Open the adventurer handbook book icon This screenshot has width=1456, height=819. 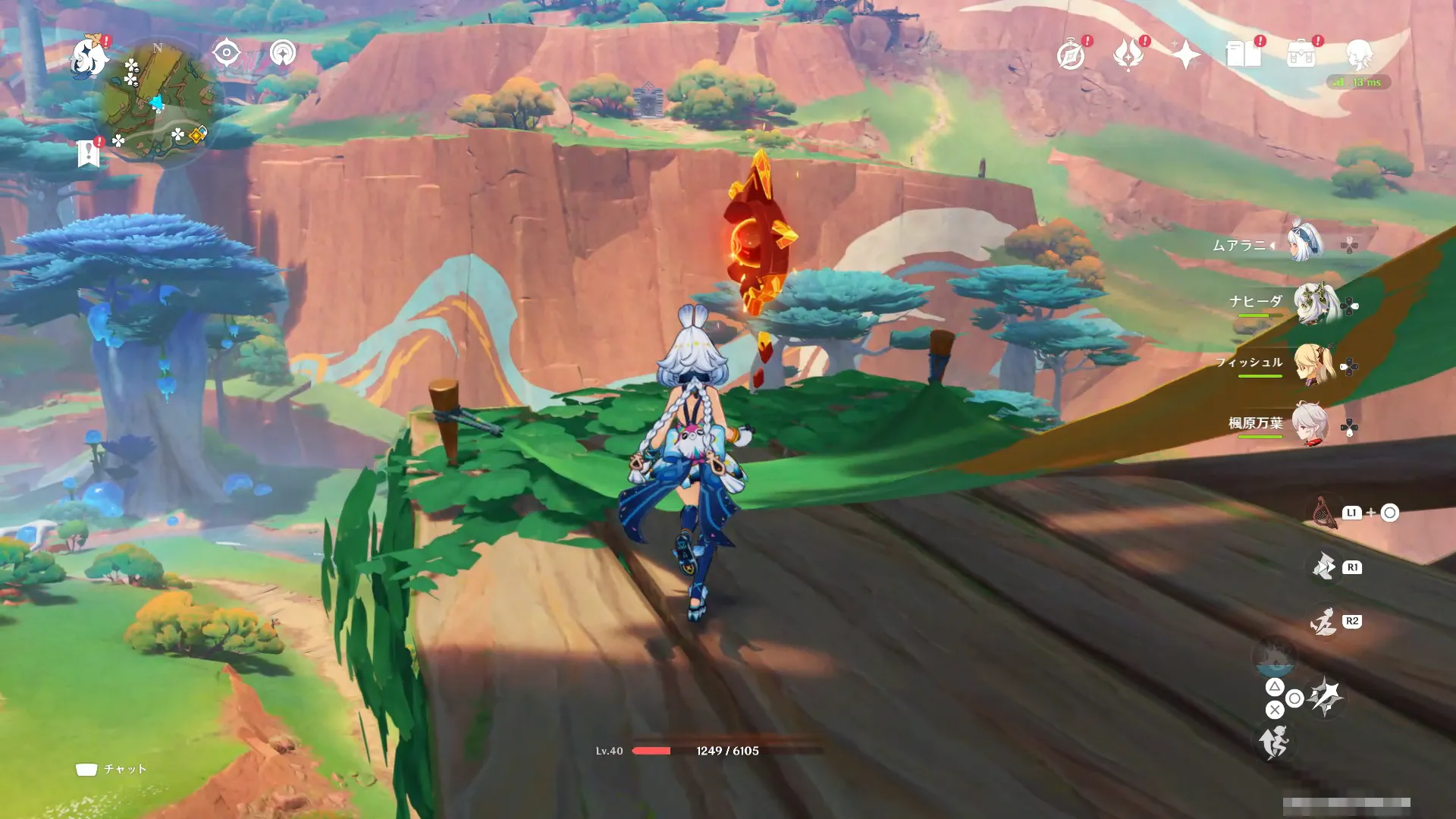pyautogui.click(x=1244, y=55)
